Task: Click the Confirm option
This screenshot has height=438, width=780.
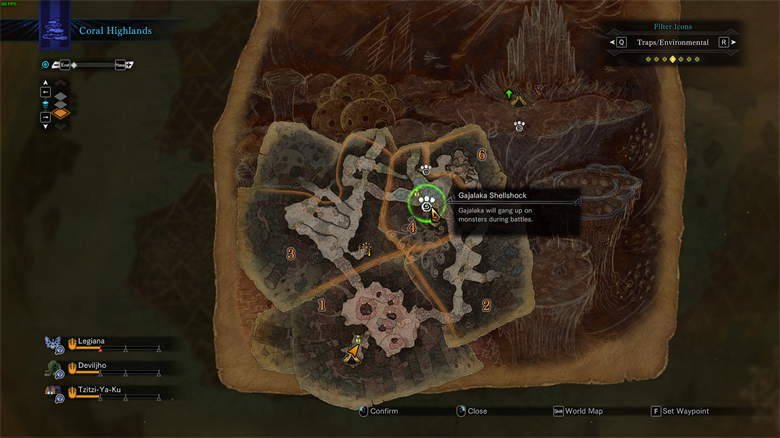Action: [x=378, y=411]
